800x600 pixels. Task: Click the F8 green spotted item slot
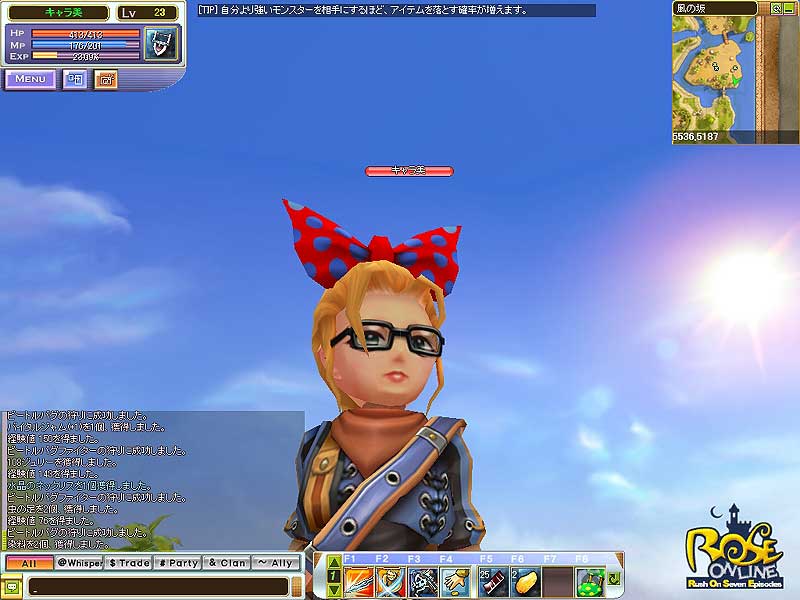[x=589, y=580]
